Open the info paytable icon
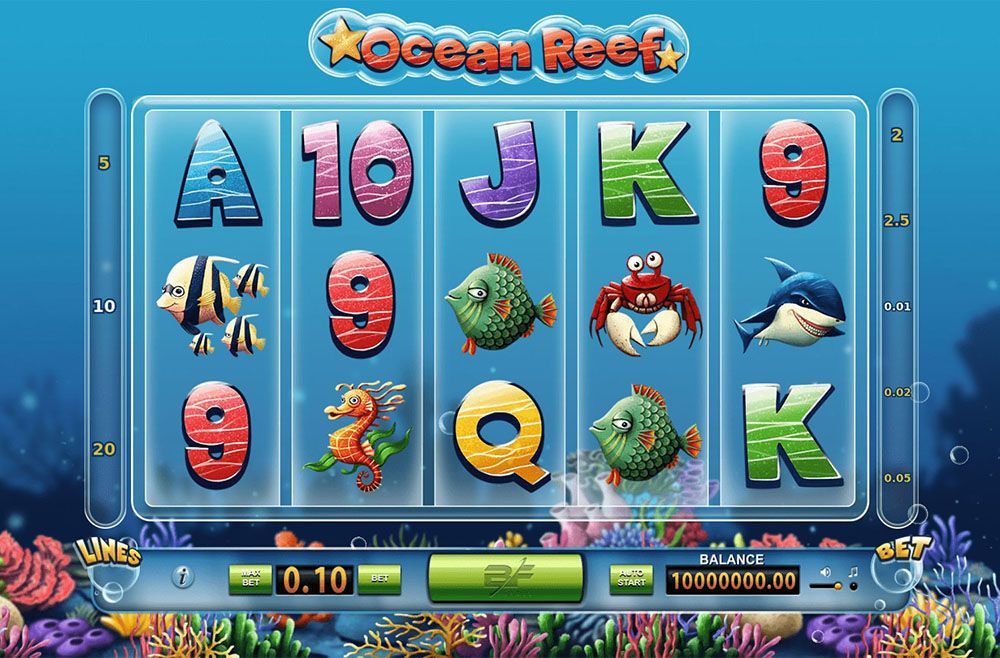The width and height of the screenshot is (1000, 658). (184, 577)
